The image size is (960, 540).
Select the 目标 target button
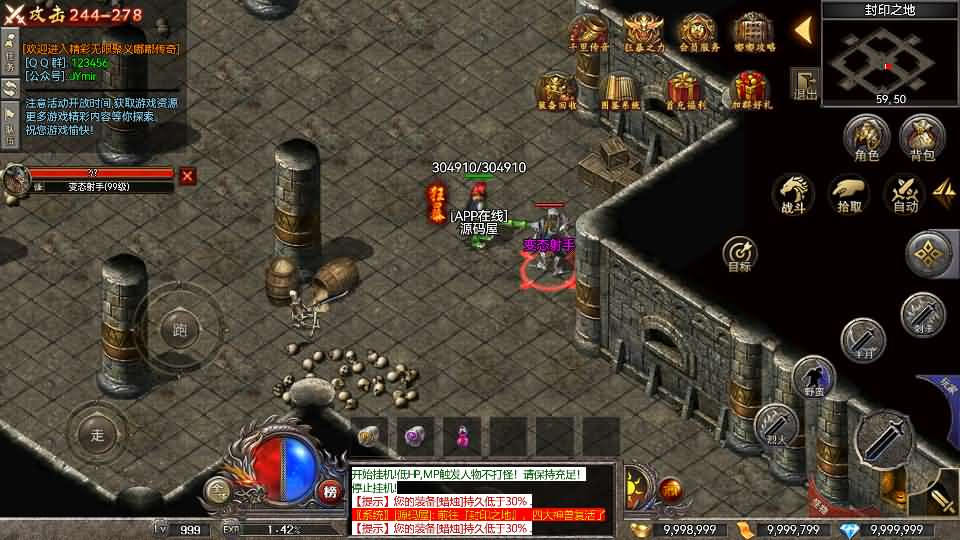pos(740,254)
